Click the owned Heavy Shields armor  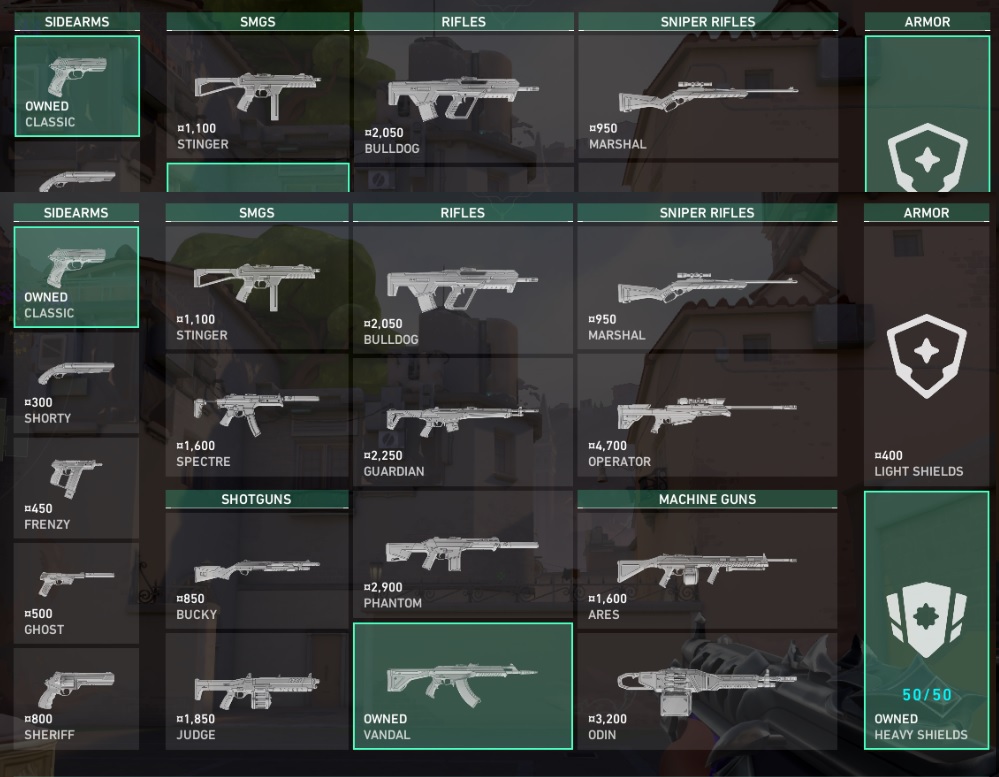[926, 620]
